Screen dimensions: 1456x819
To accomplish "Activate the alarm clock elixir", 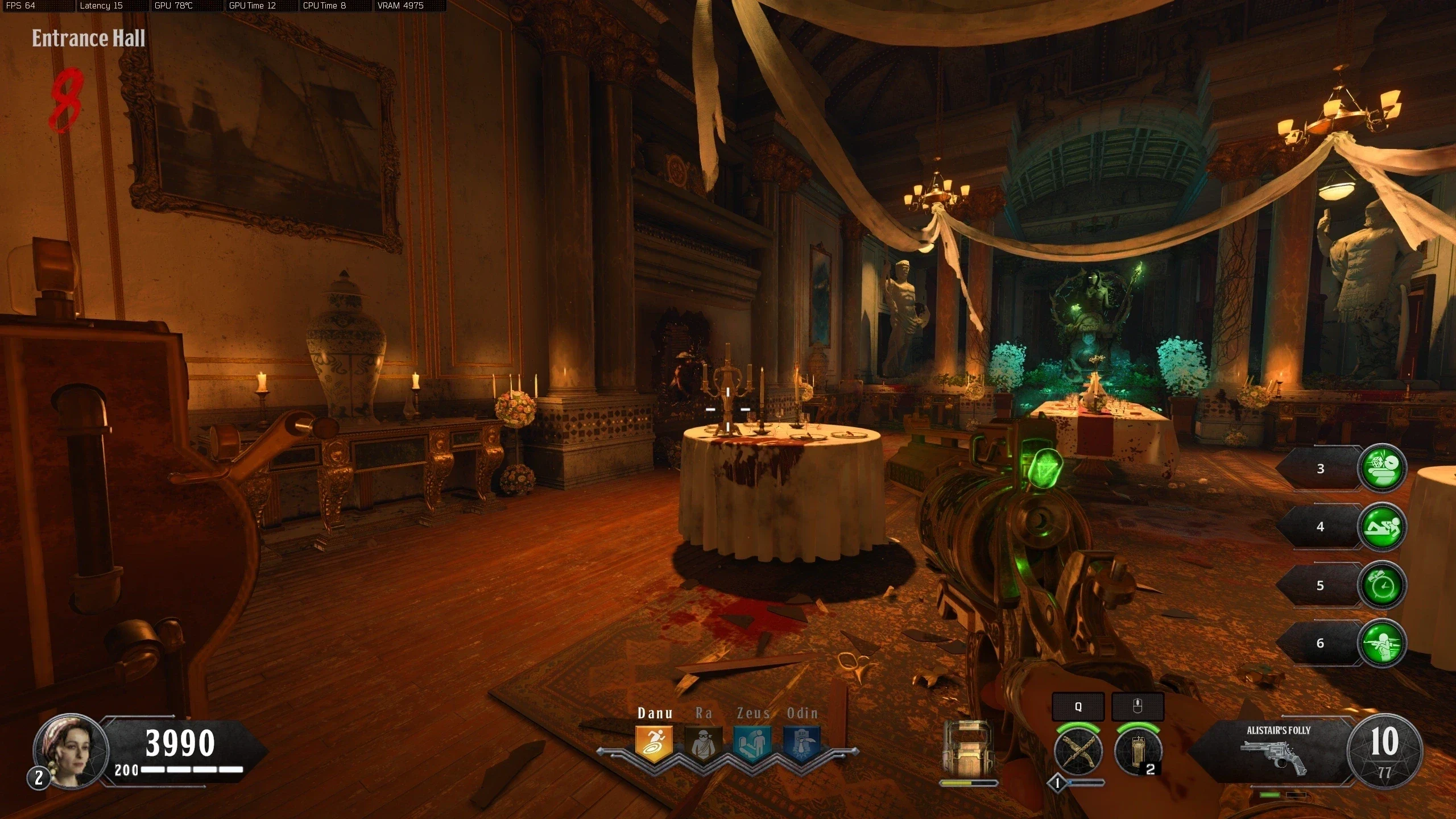I will click(1381, 585).
